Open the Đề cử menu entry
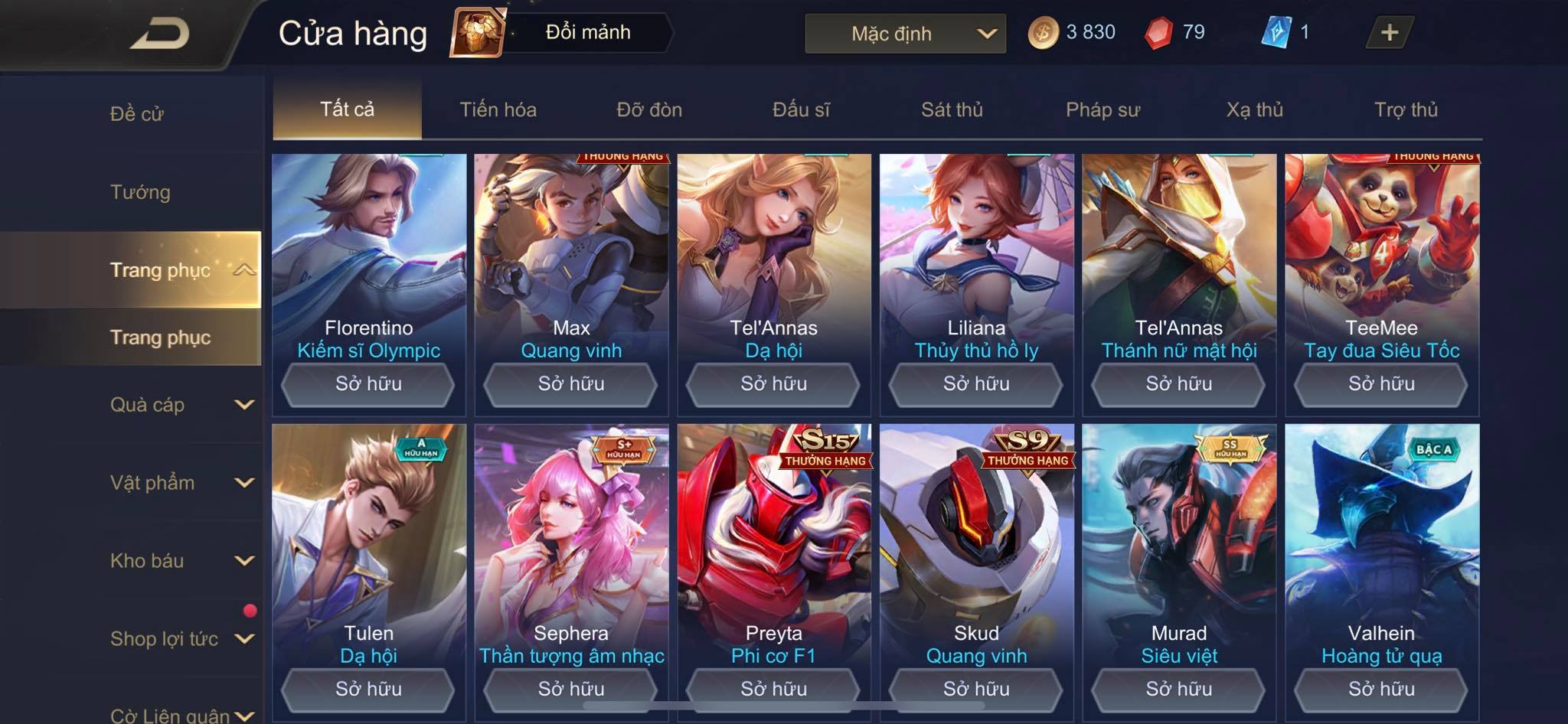 point(137,114)
